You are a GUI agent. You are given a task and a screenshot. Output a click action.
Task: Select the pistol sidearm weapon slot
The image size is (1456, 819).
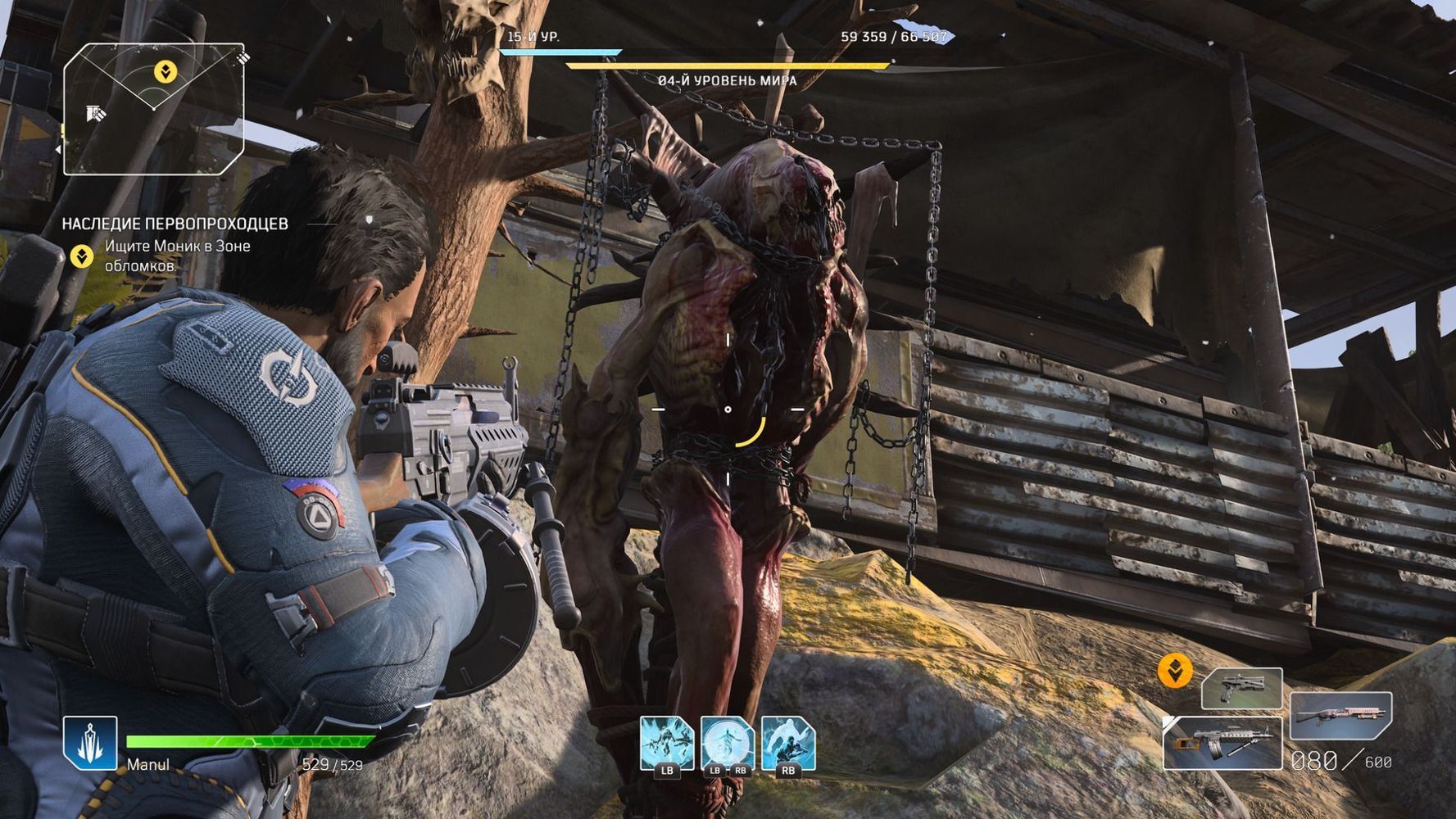tap(1241, 688)
